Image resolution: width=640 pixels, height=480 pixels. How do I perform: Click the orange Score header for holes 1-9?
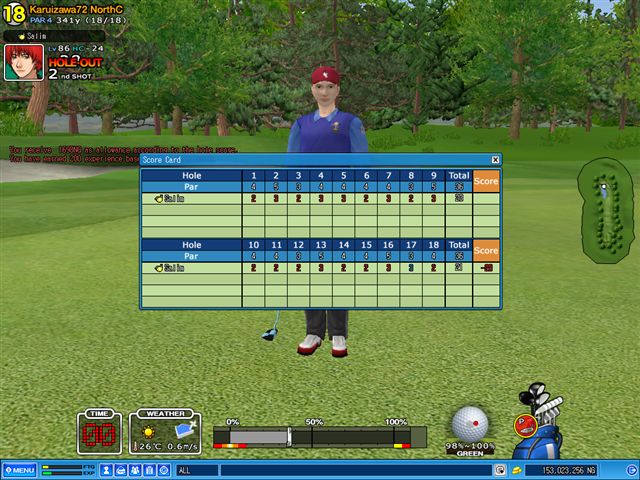pyautogui.click(x=486, y=181)
